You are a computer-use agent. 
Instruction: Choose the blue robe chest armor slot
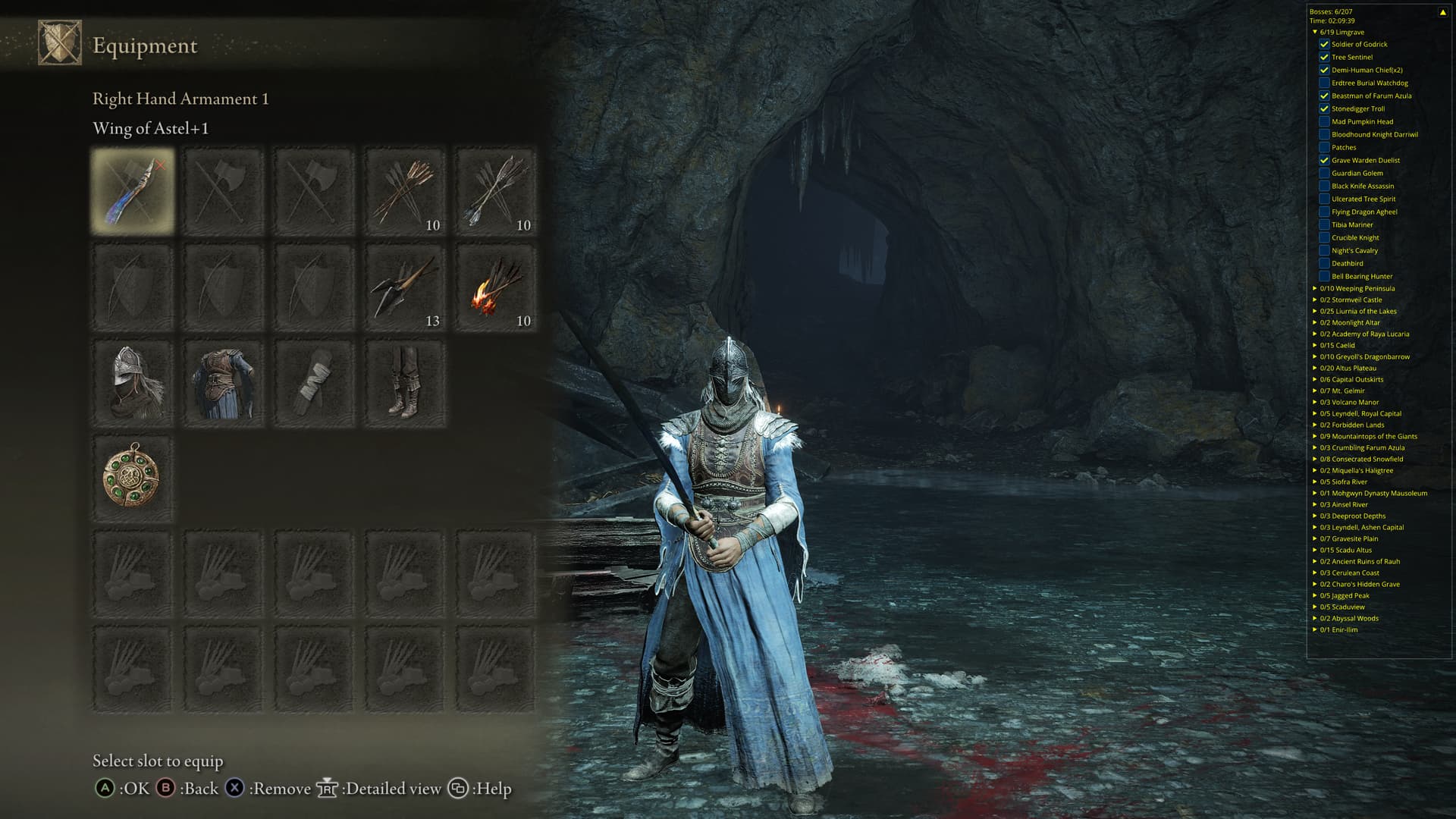tap(224, 384)
